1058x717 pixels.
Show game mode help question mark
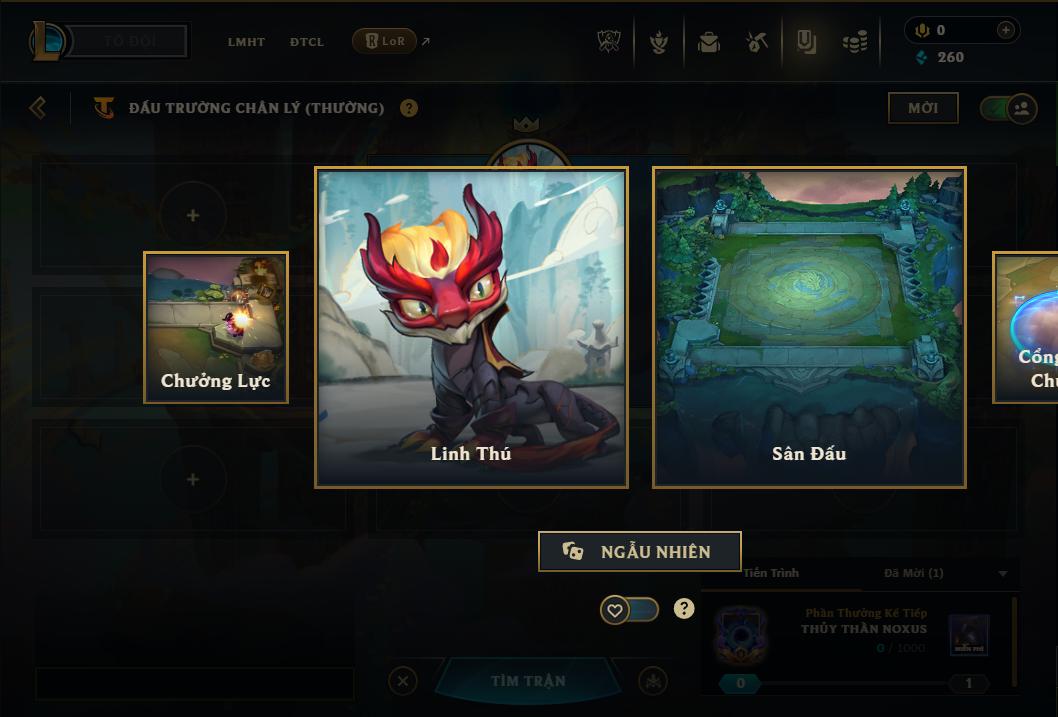[x=409, y=108]
